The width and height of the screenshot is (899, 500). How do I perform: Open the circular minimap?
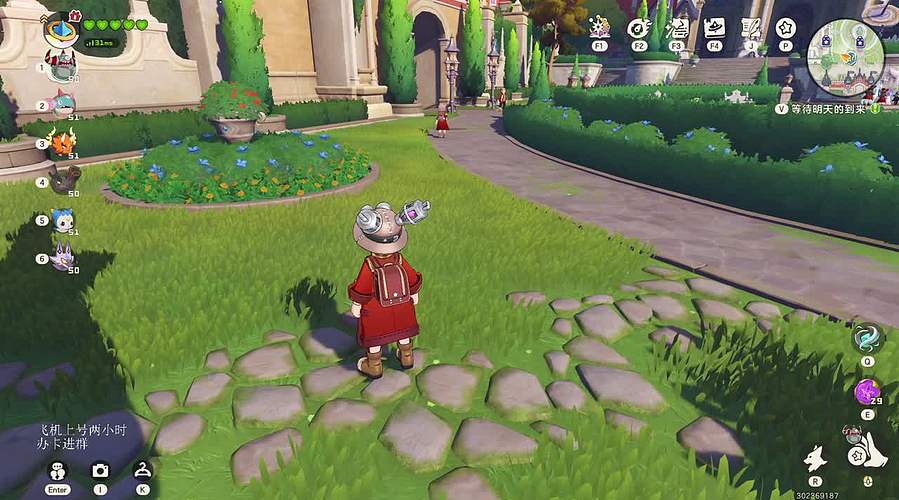pos(845,57)
